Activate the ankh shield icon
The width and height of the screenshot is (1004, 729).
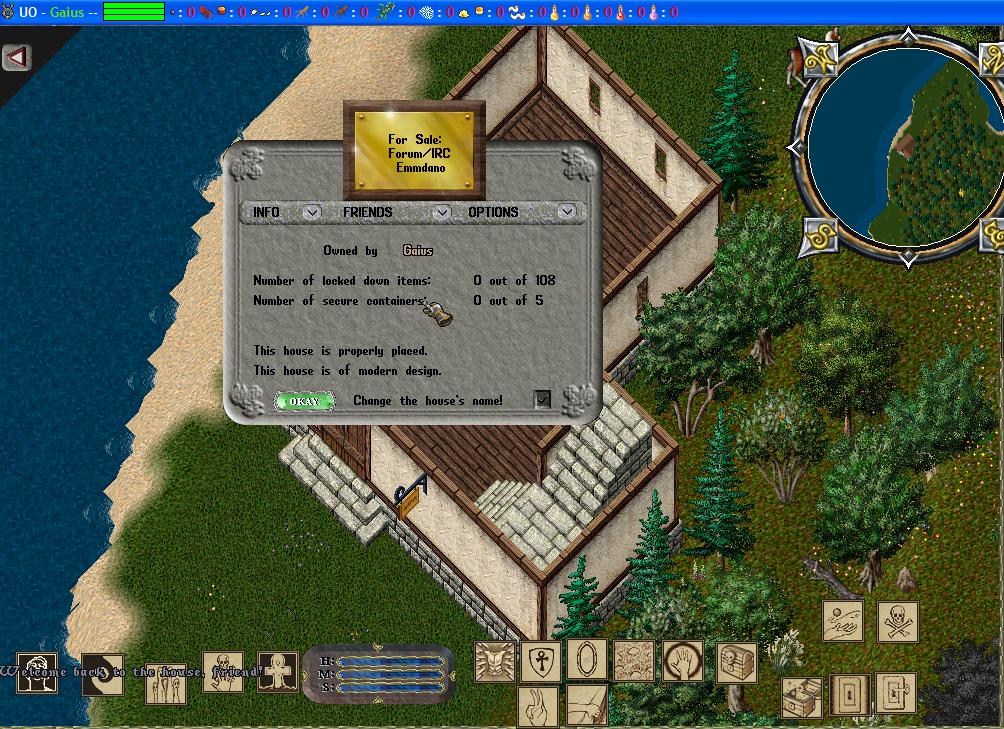pyautogui.click(x=540, y=660)
